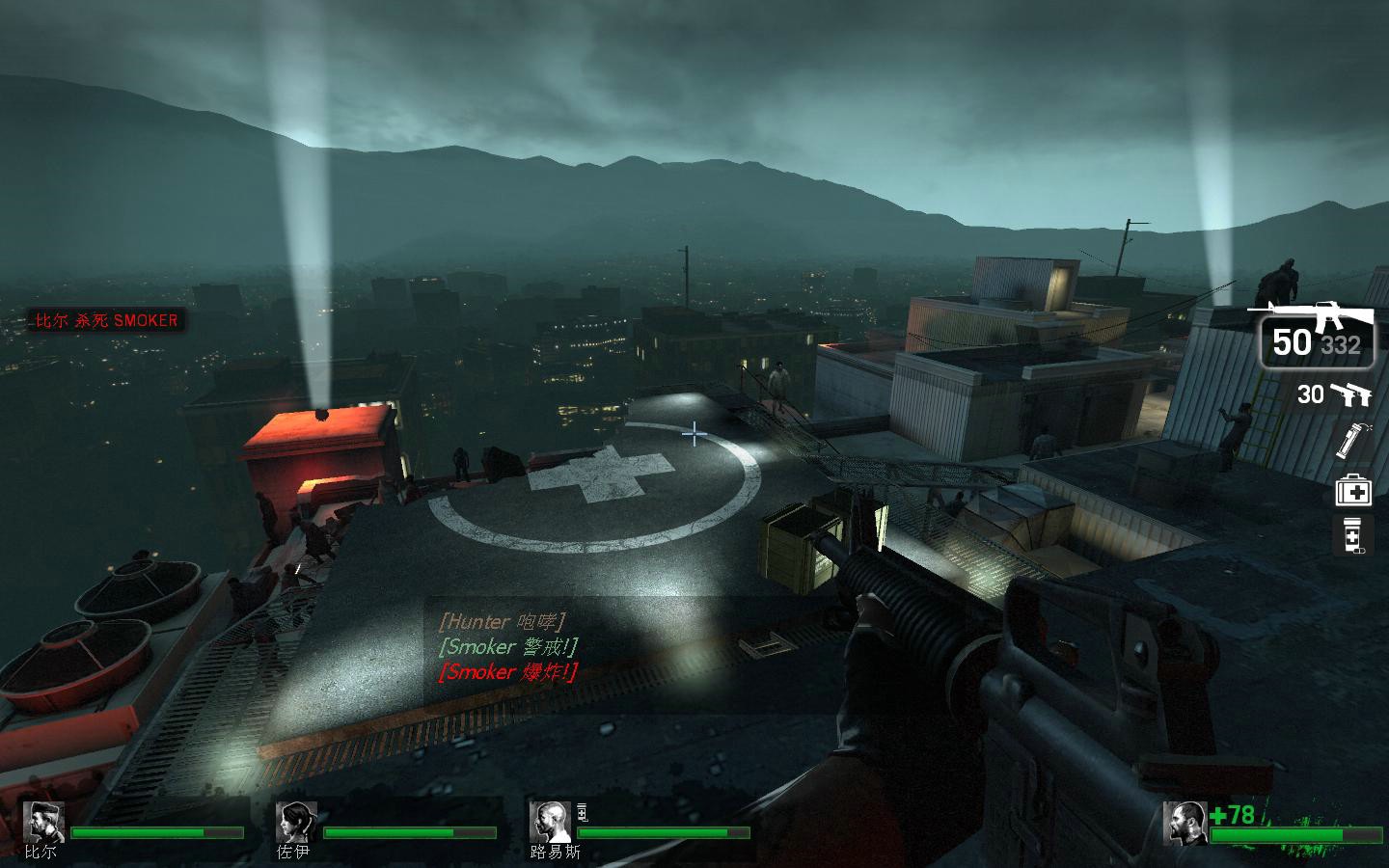This screenshot has width=1389, height=868.
Task: Click your own survivor portrait
Action: (x=1184, y=822)
